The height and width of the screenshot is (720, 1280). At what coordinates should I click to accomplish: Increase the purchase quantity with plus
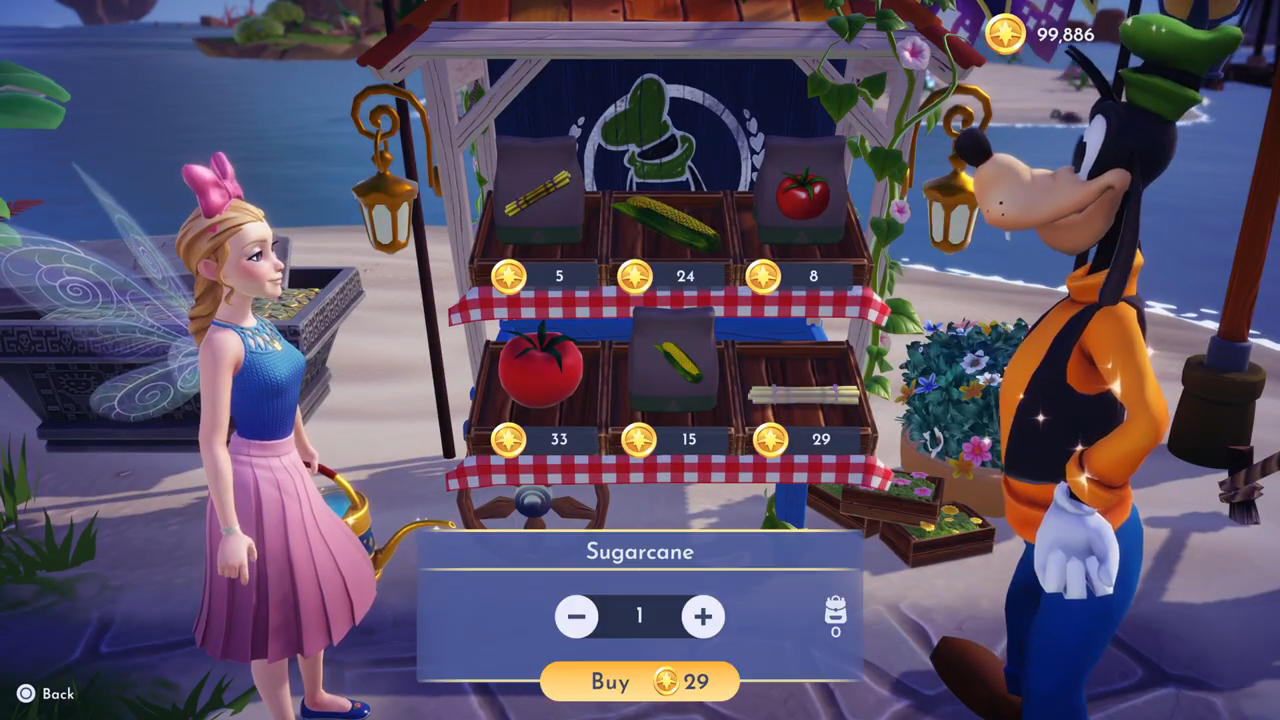[703, 616]
